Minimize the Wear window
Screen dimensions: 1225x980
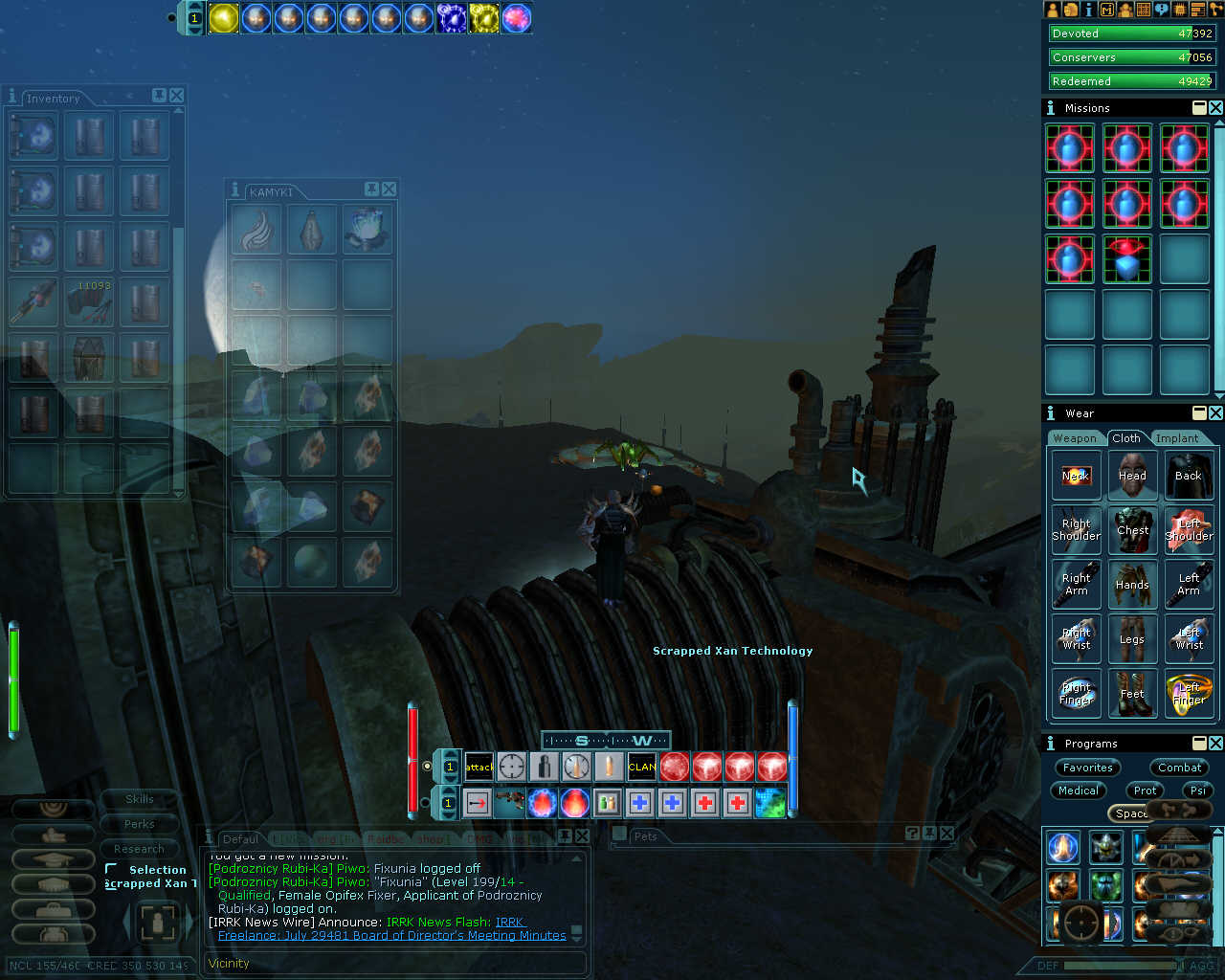(1199, 412)
